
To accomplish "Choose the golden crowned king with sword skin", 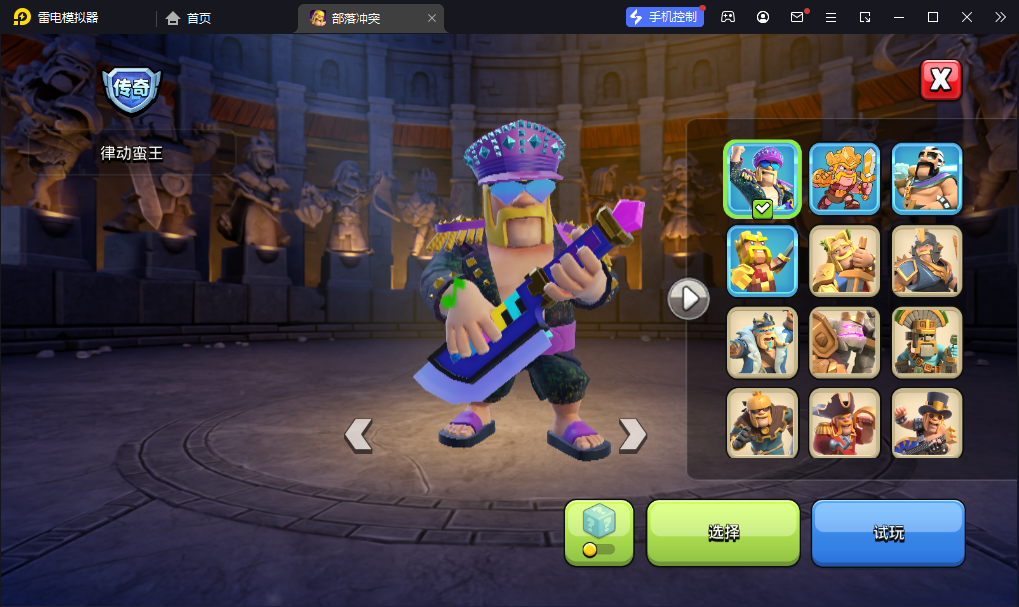I will pyautogui.click(x=845, y=179).
